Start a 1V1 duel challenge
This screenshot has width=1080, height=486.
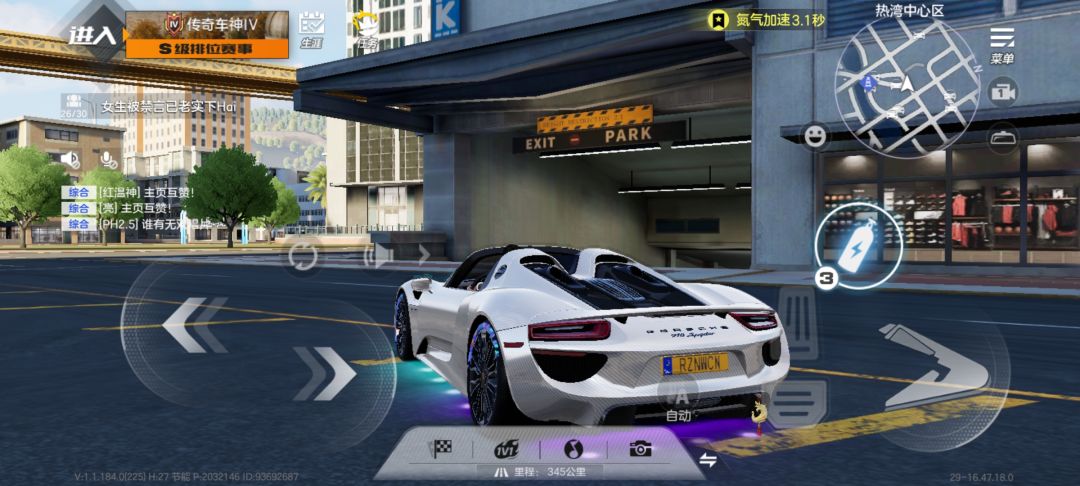508,449
